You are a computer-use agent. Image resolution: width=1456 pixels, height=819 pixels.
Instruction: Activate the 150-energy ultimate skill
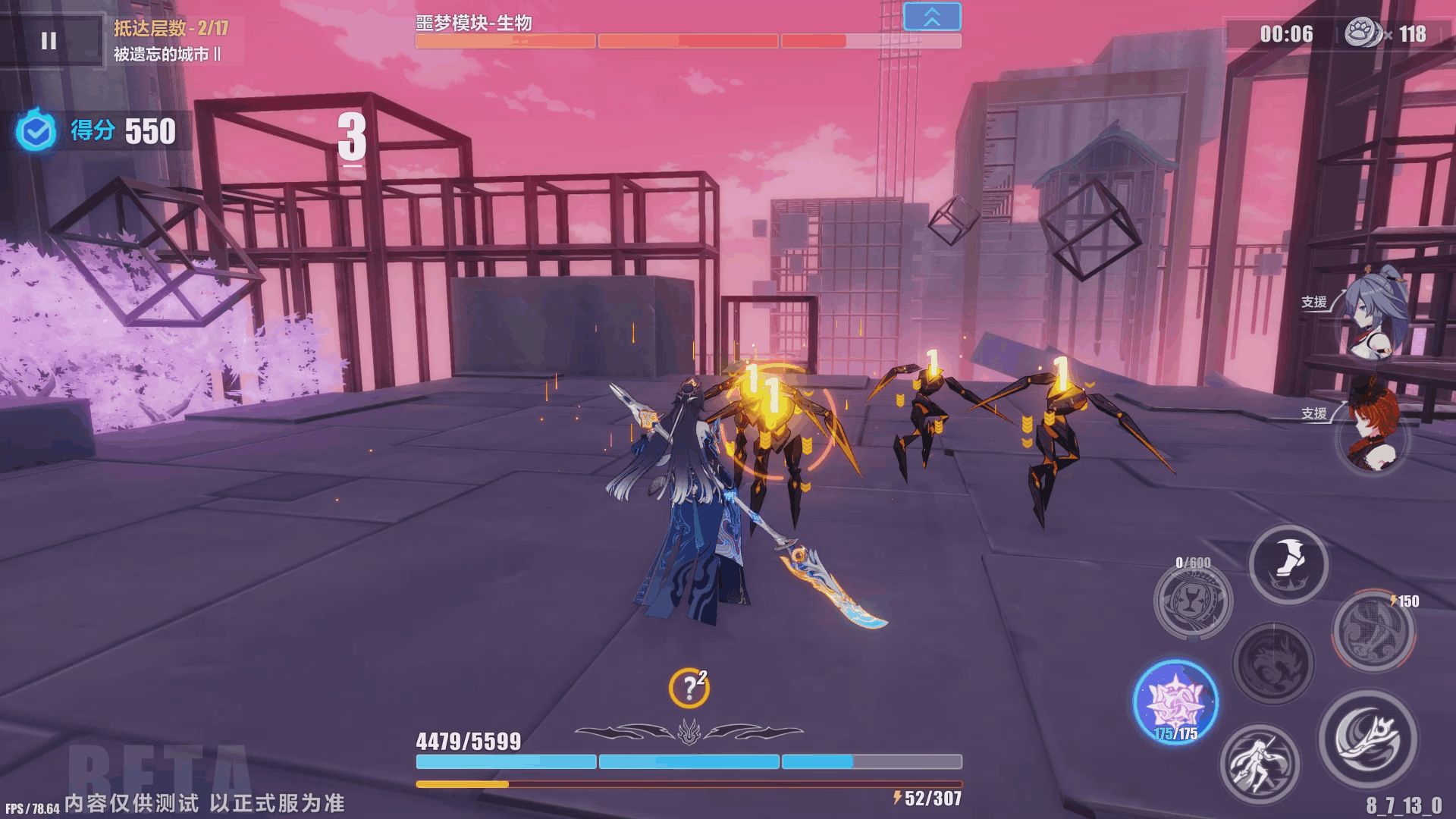pyautogui.click(x=1373, y=631)
